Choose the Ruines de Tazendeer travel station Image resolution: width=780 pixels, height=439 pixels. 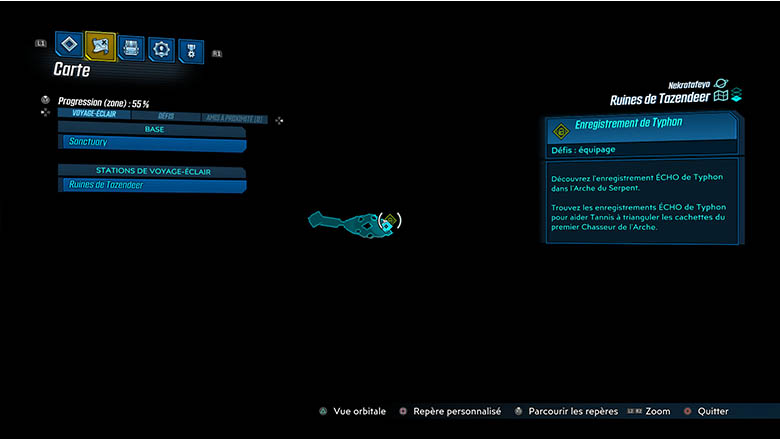152,185
